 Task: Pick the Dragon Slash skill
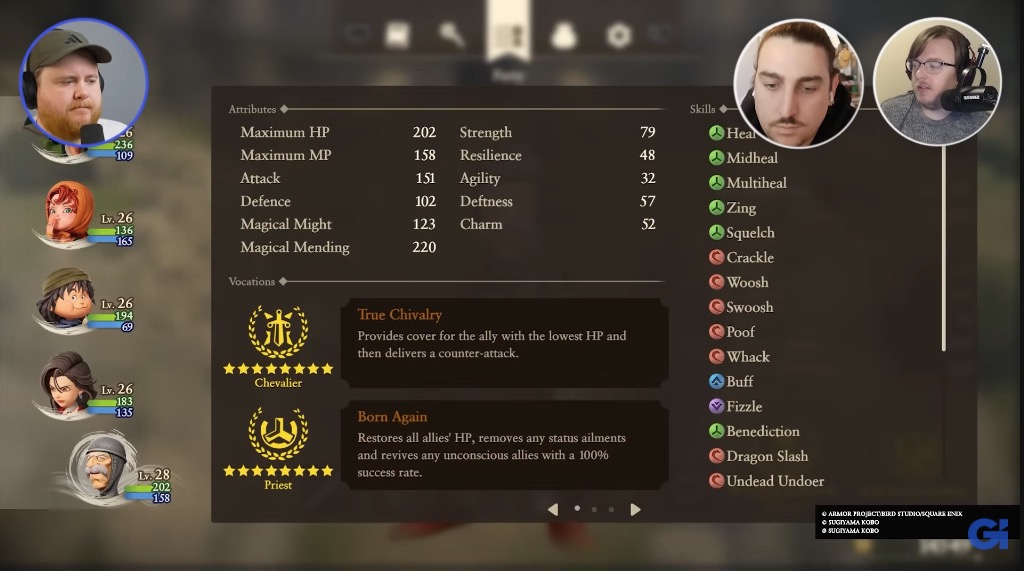[x=766, y=456]
